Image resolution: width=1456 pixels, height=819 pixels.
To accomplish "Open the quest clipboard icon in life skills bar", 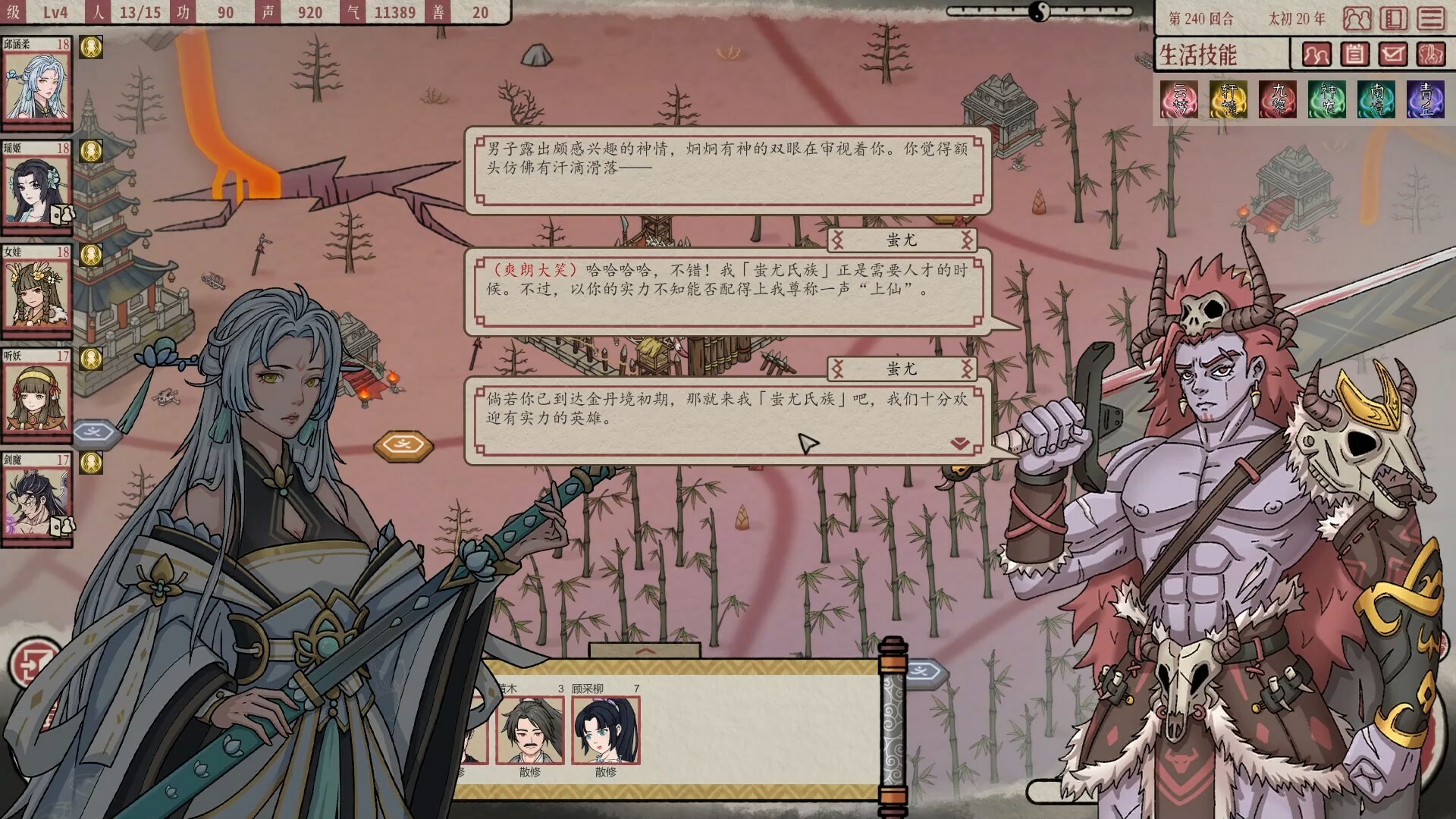I will pos(1355,54).
